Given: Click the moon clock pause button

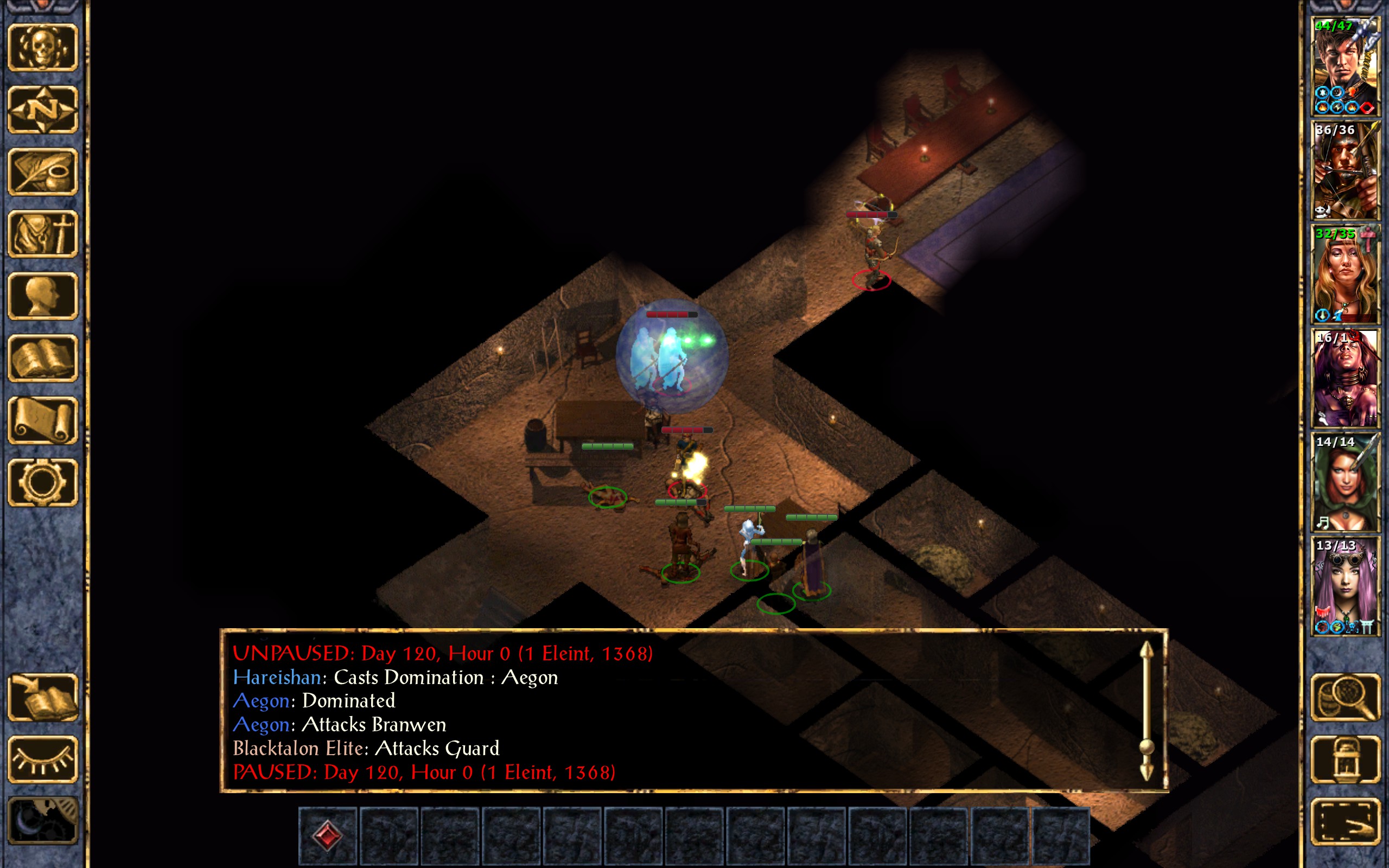Looking at the screenshot, I should tap(42, 821).
